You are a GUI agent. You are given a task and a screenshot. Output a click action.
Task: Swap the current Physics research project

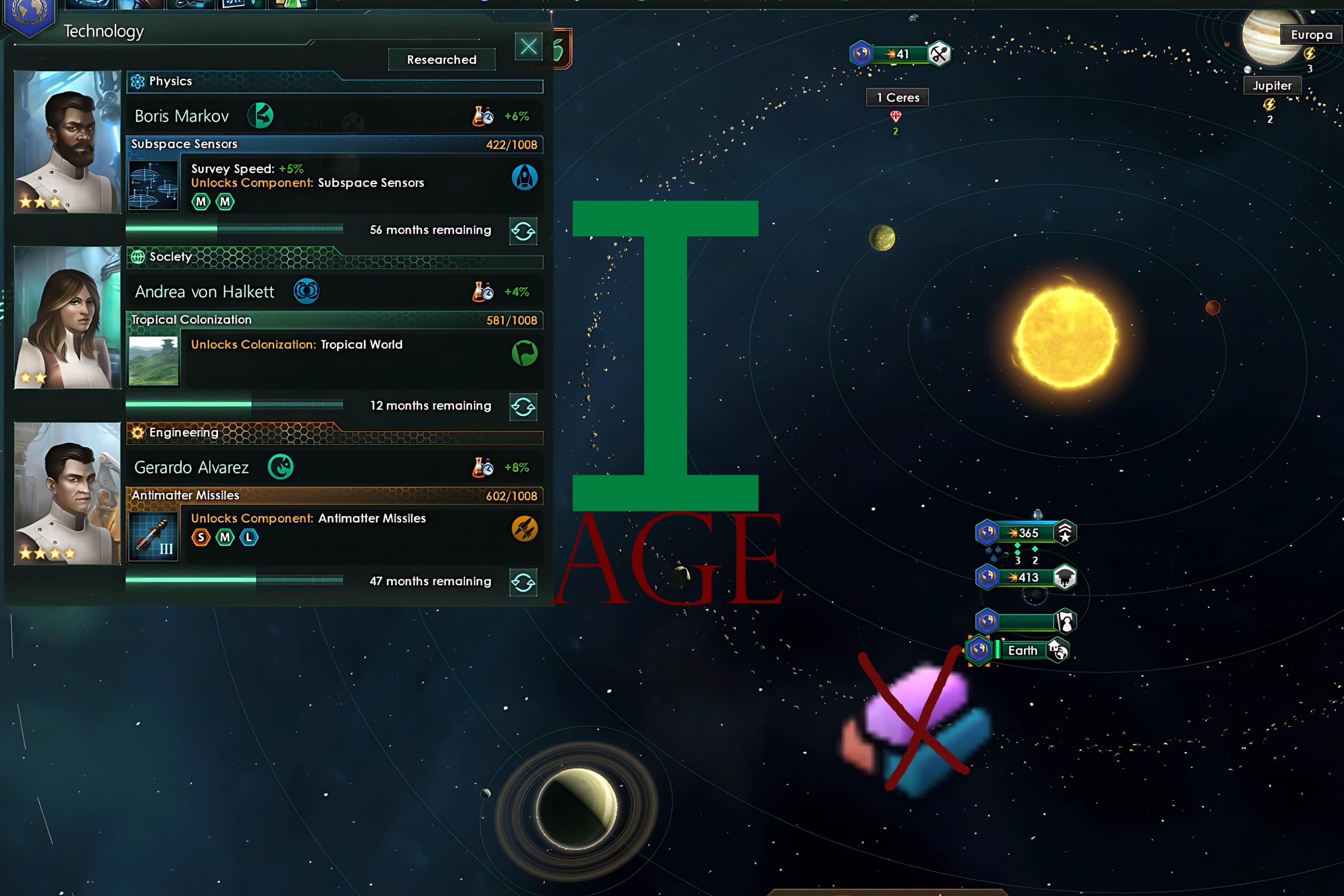coord(523,231)
